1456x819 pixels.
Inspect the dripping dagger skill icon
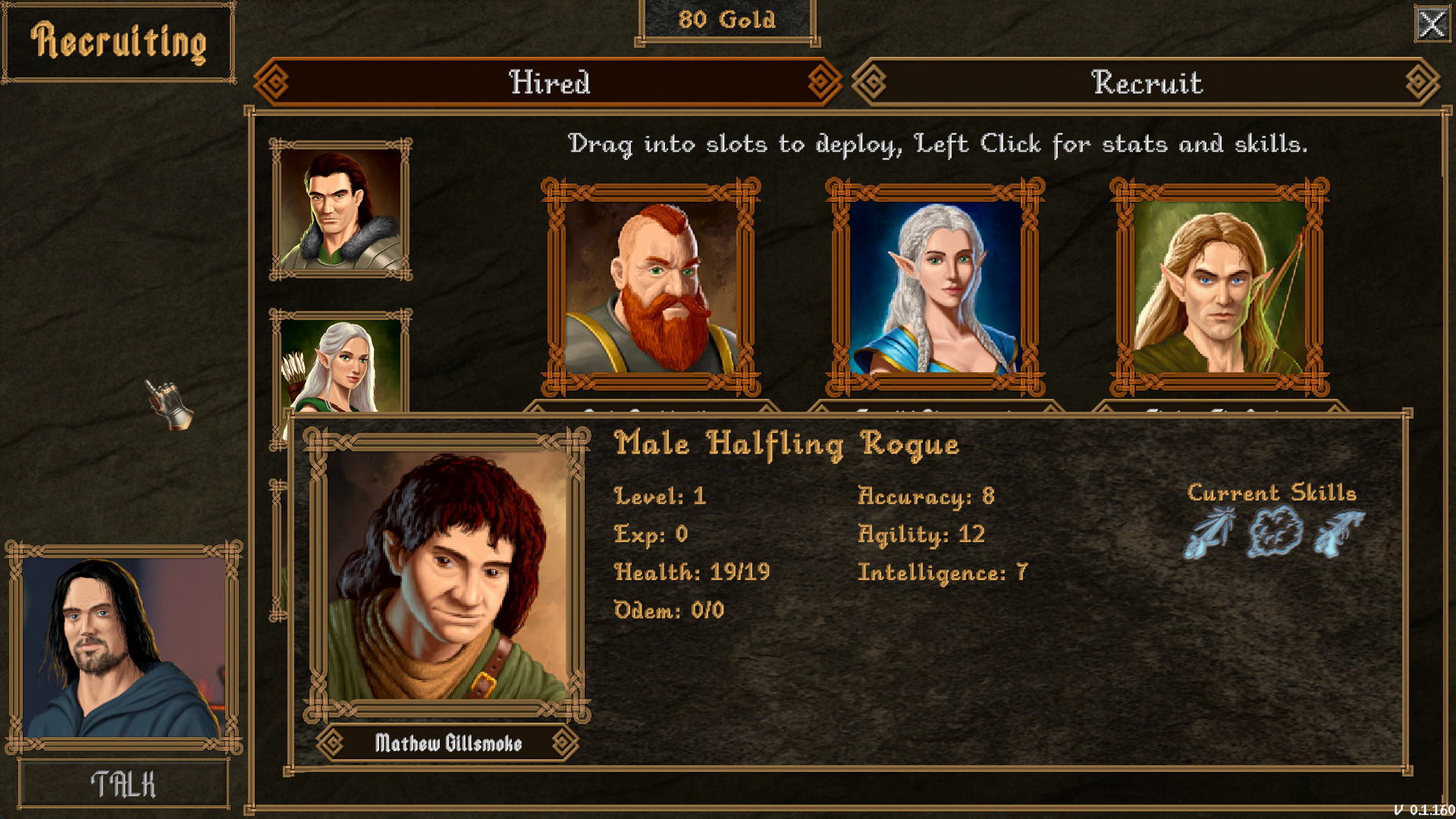pyautogui.click(x=1338, y=532)
